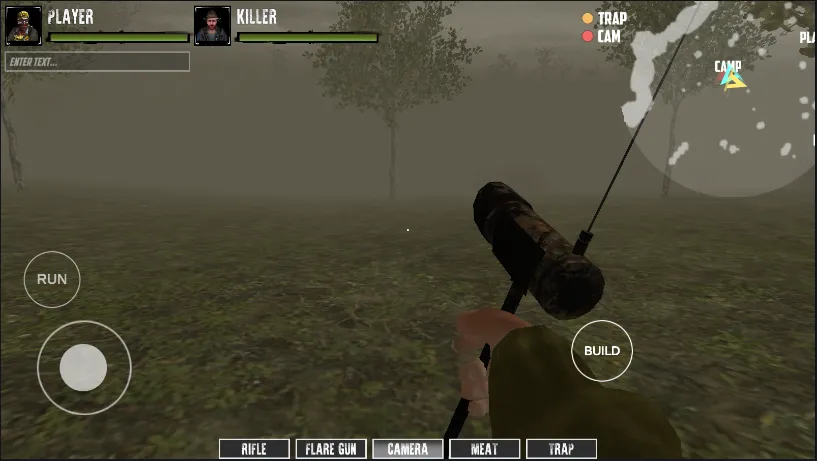Click the Player portrait
Image resolution: width=817 pixels, height=461 pixels.
pos(24,26)
